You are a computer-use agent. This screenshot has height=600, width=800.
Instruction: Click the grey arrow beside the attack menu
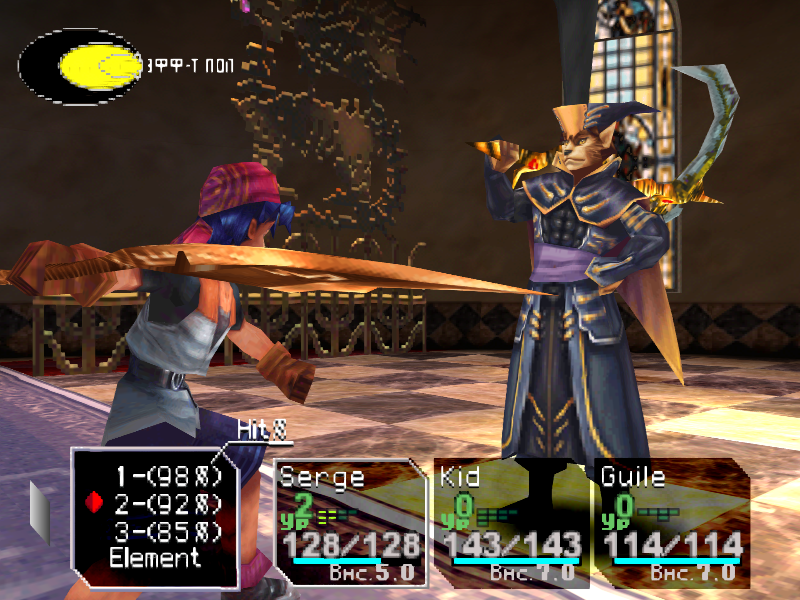point(39,506)
